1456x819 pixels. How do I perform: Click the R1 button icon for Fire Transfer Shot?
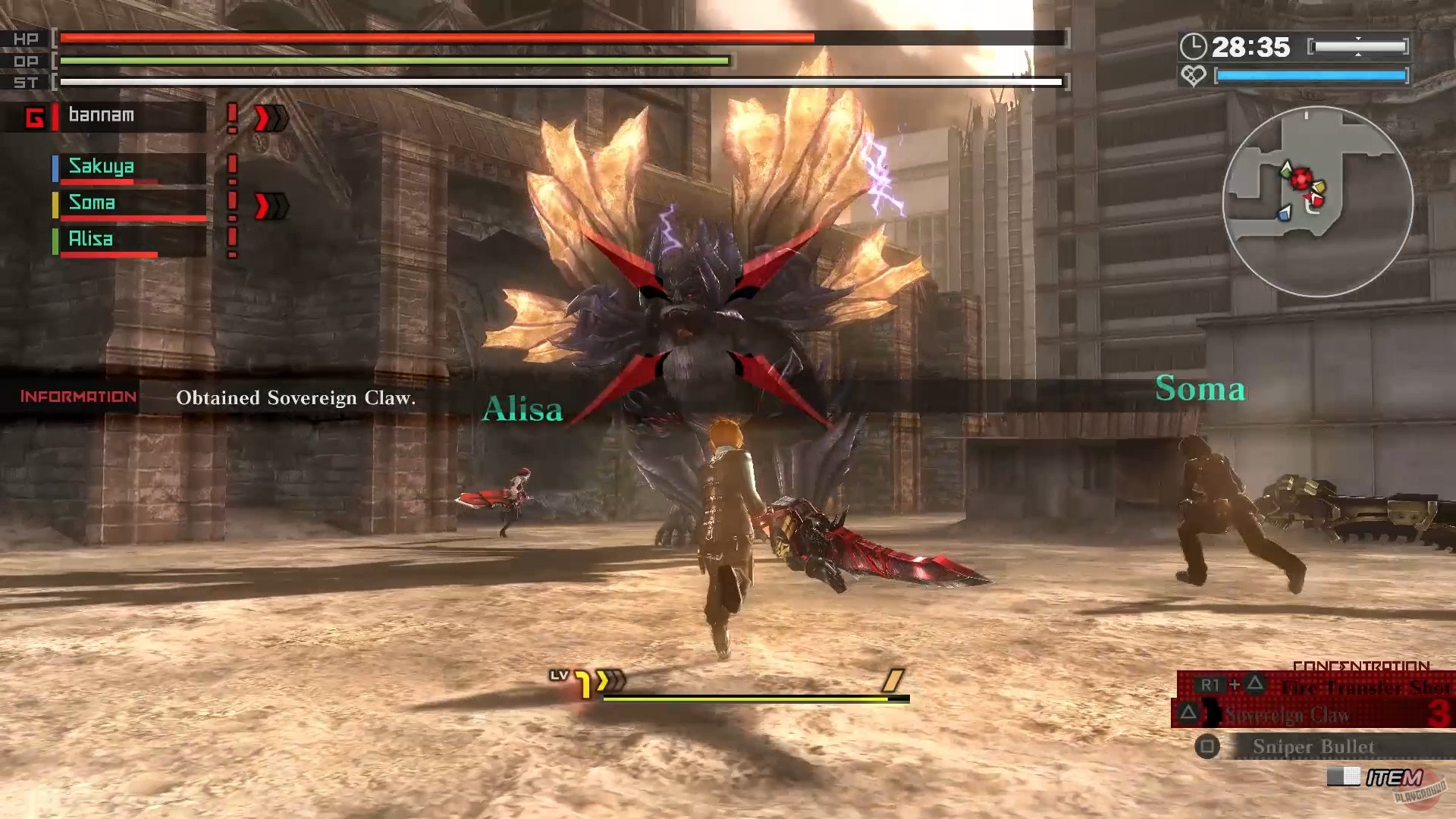point(1211,684)
